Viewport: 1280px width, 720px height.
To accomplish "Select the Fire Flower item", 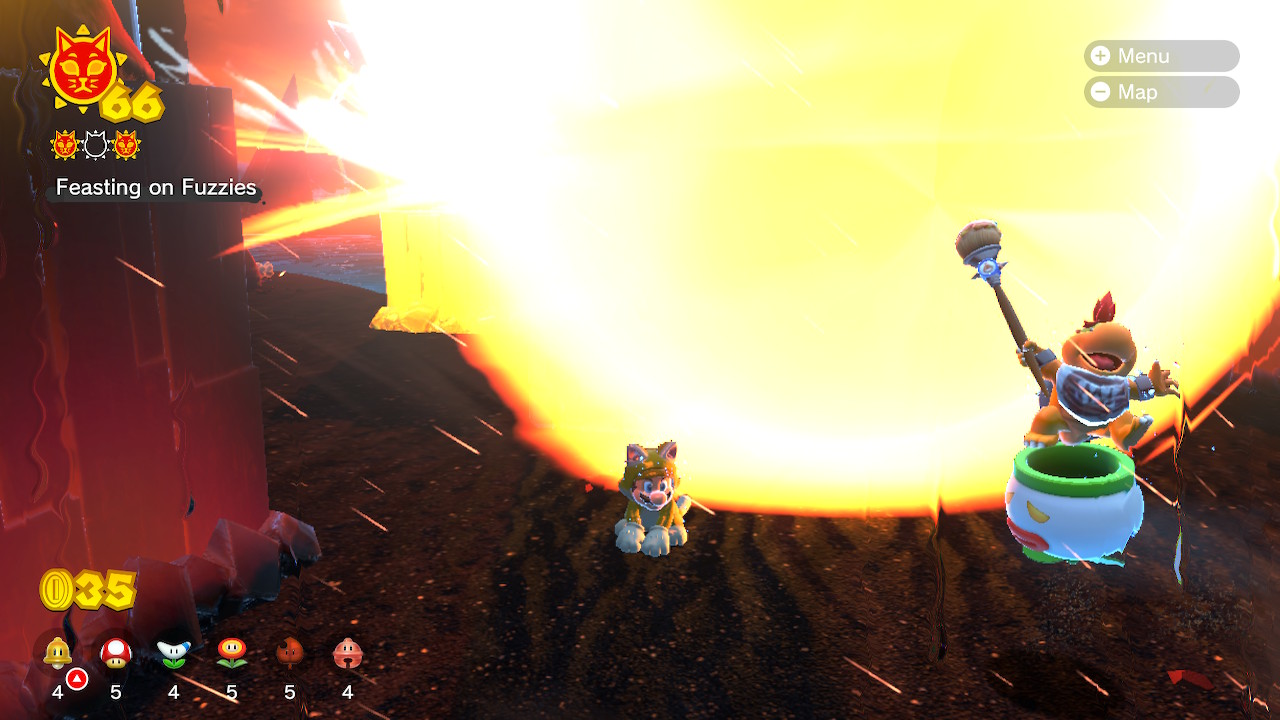I will (232, 653).
